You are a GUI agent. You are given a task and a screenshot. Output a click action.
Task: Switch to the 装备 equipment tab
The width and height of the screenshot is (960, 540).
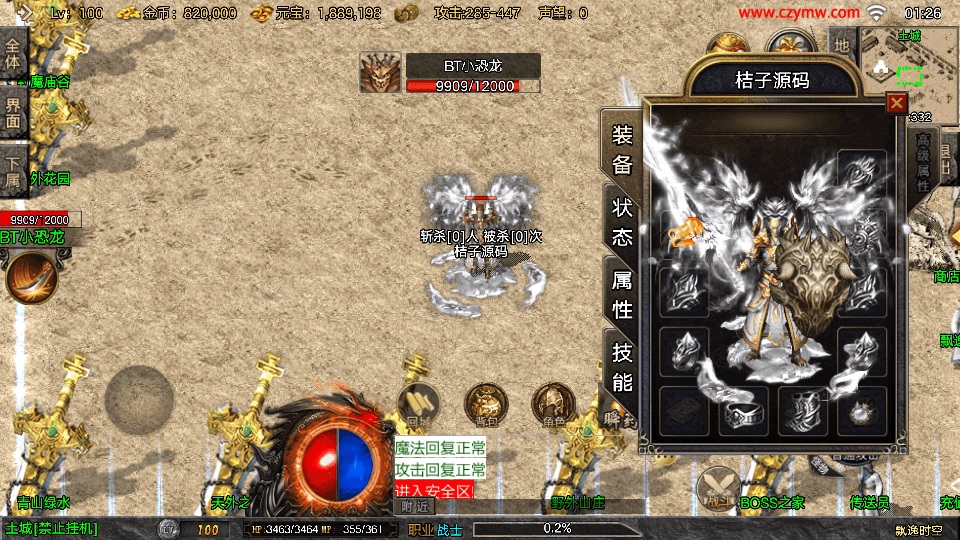622,150
